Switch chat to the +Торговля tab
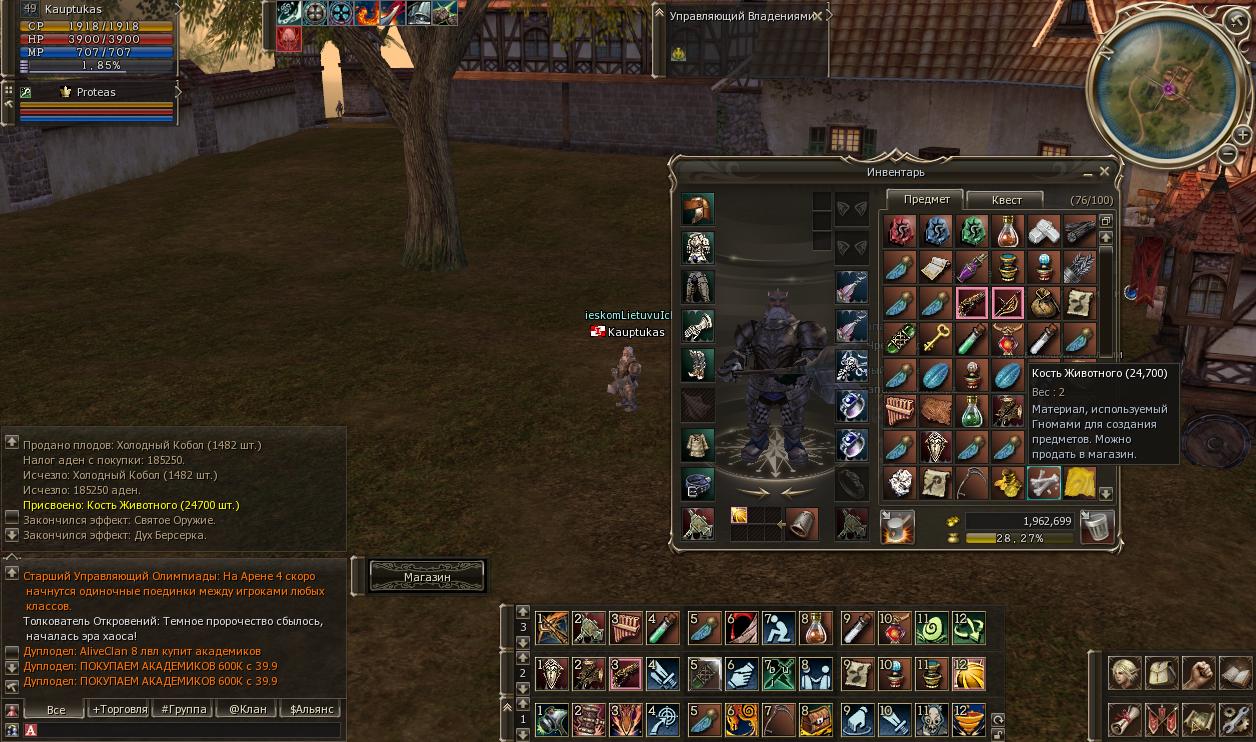The image size is (1256, 742). point(119,709)
